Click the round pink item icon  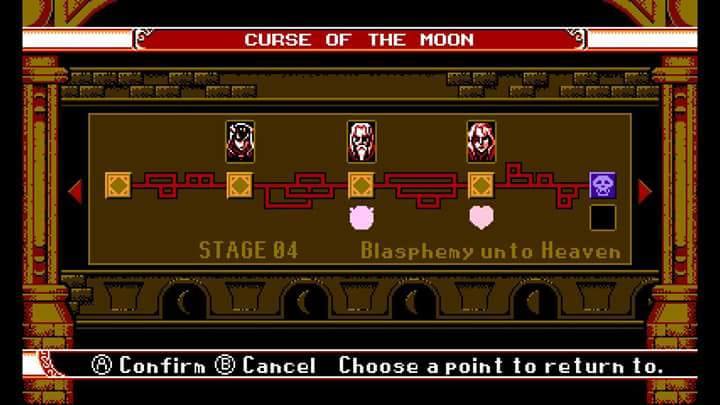tap(360, 216)
